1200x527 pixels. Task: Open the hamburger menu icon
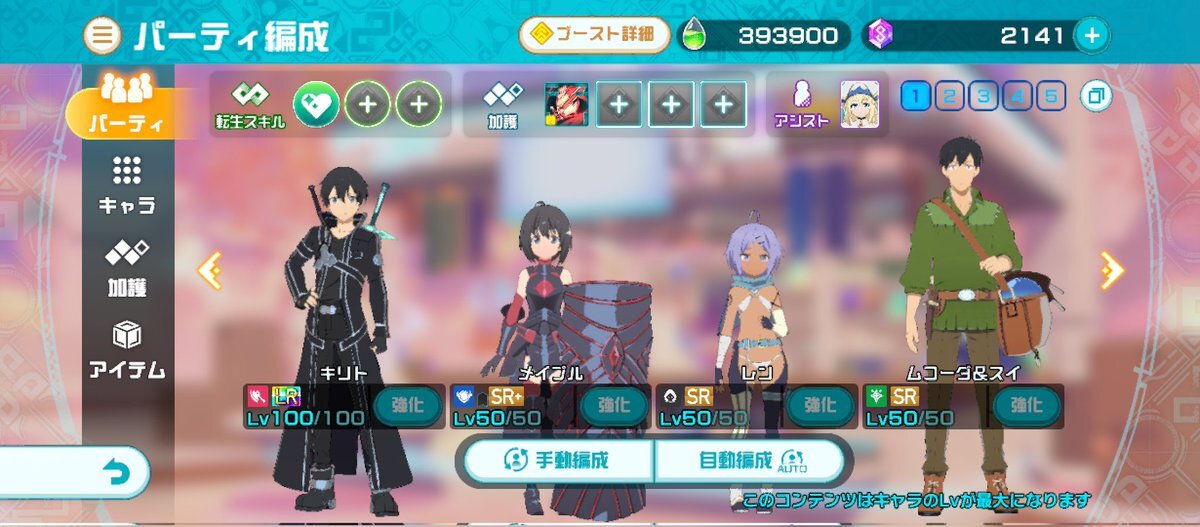(102, 37)
